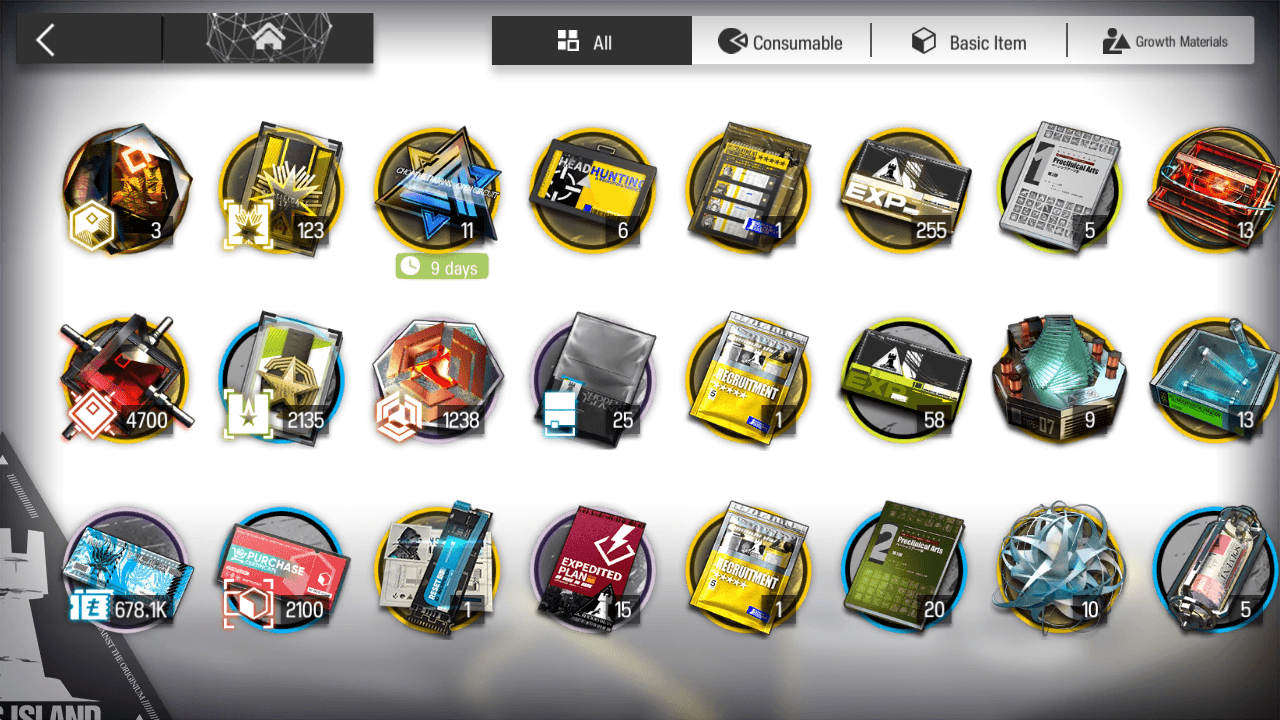Image resolution: width=1280 pixels, height=720 pixels.
Task: Select the orange cube item with 1238
Action: click(x=438, y=379)
